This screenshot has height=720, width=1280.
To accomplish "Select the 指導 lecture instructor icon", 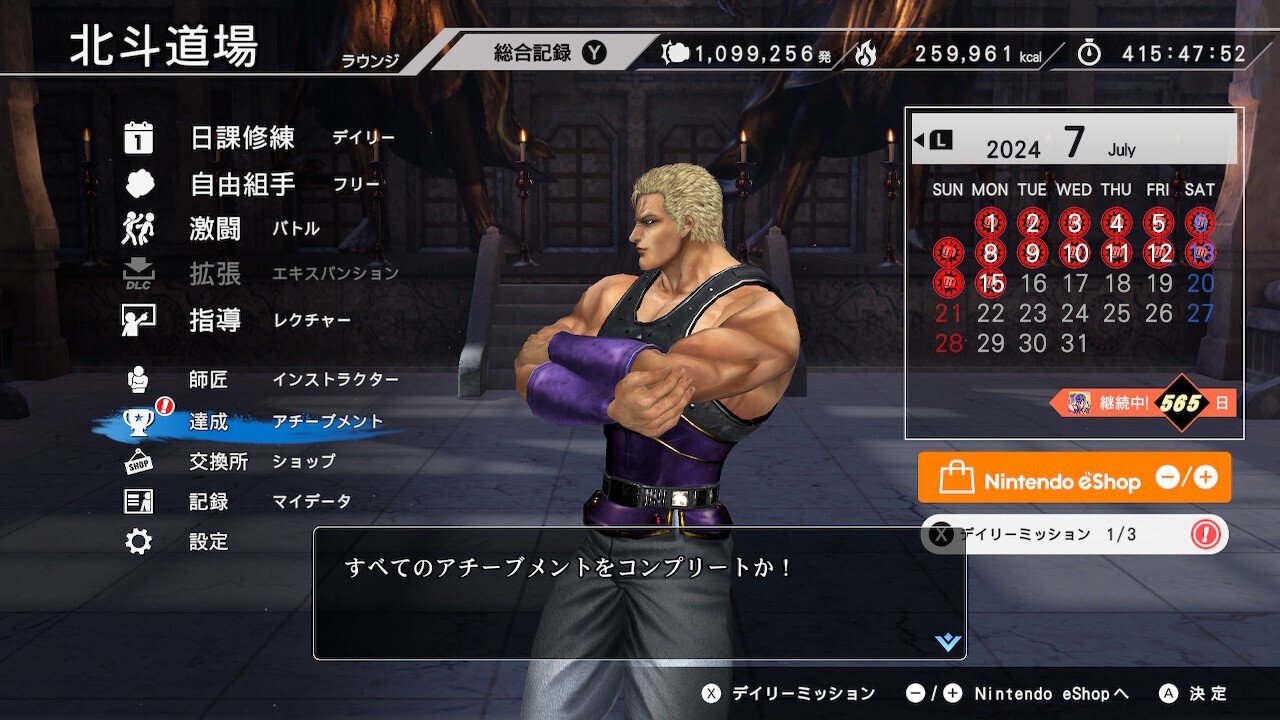I will [x=137, y=319].
